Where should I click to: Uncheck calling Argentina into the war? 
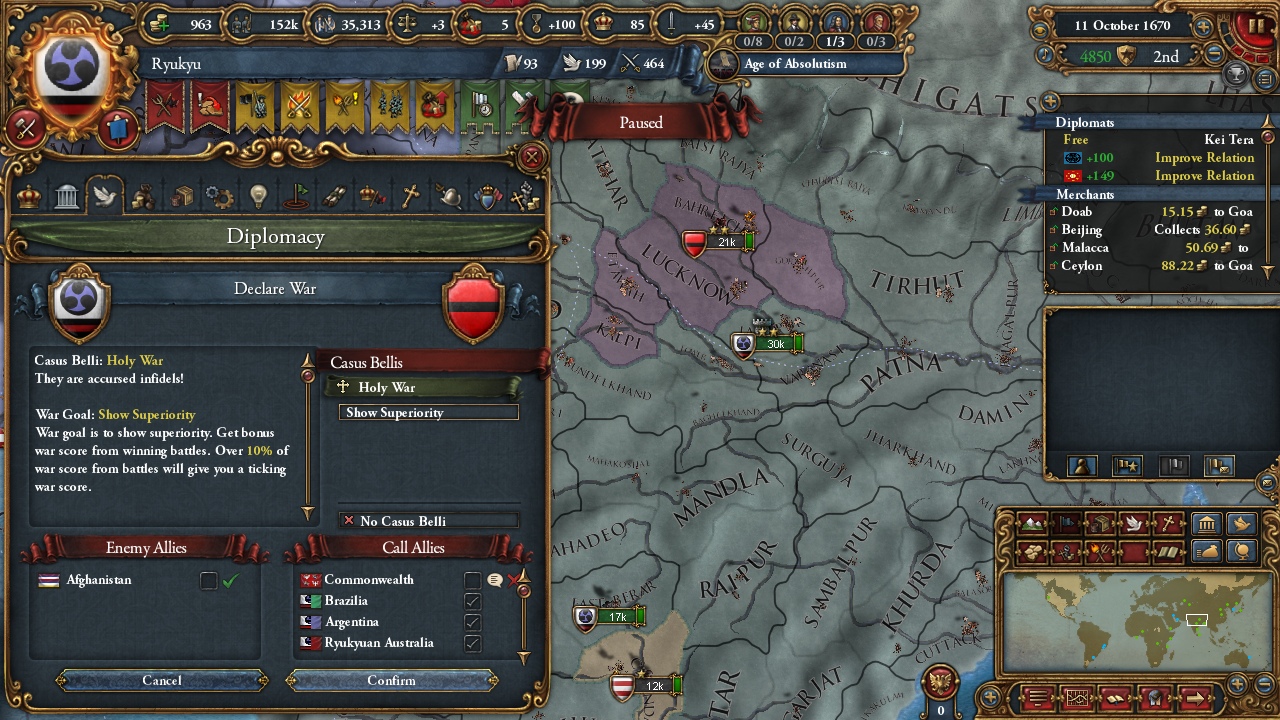472,622
